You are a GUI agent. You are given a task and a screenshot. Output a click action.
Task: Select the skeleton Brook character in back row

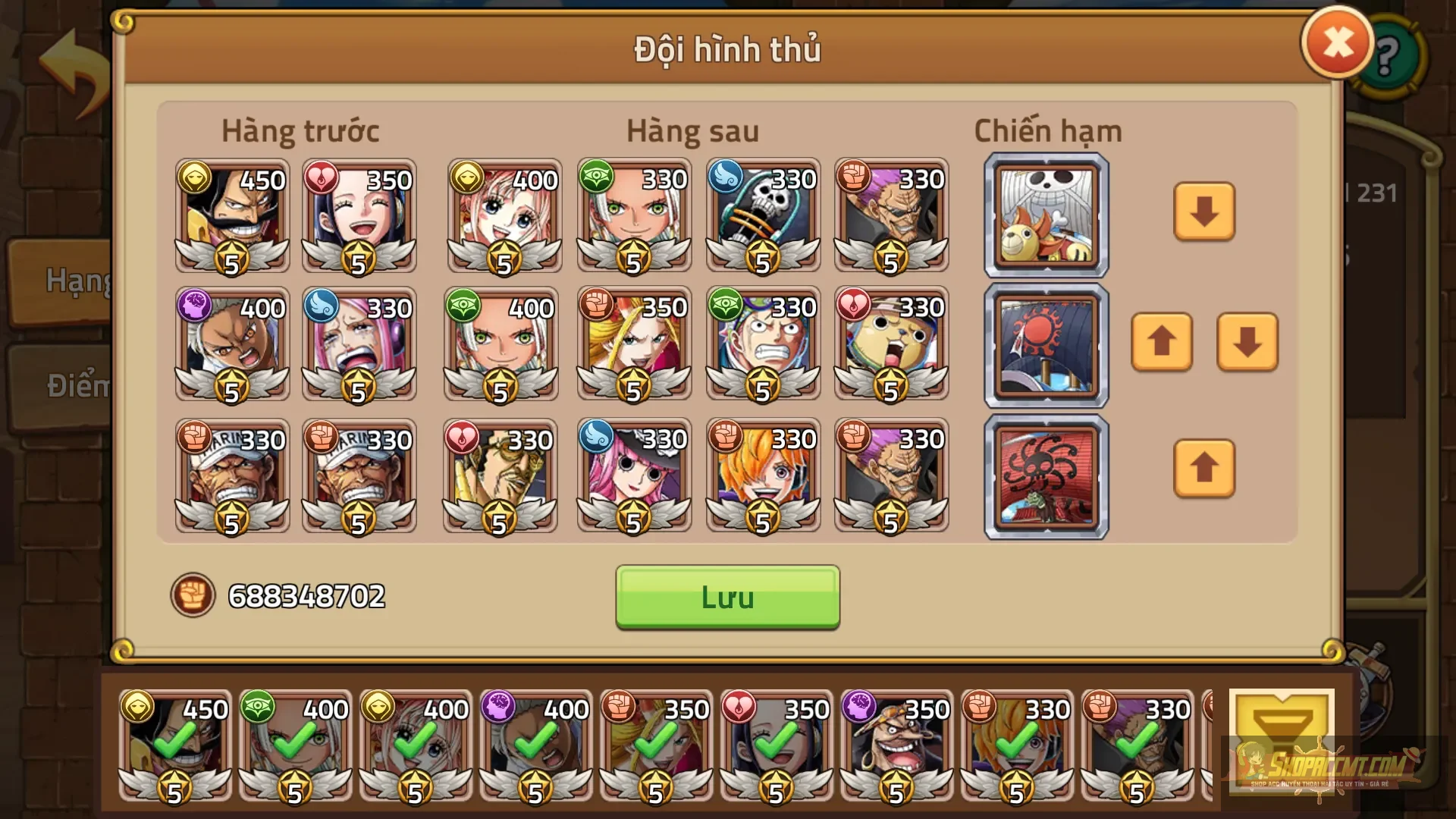coord(762,216)
